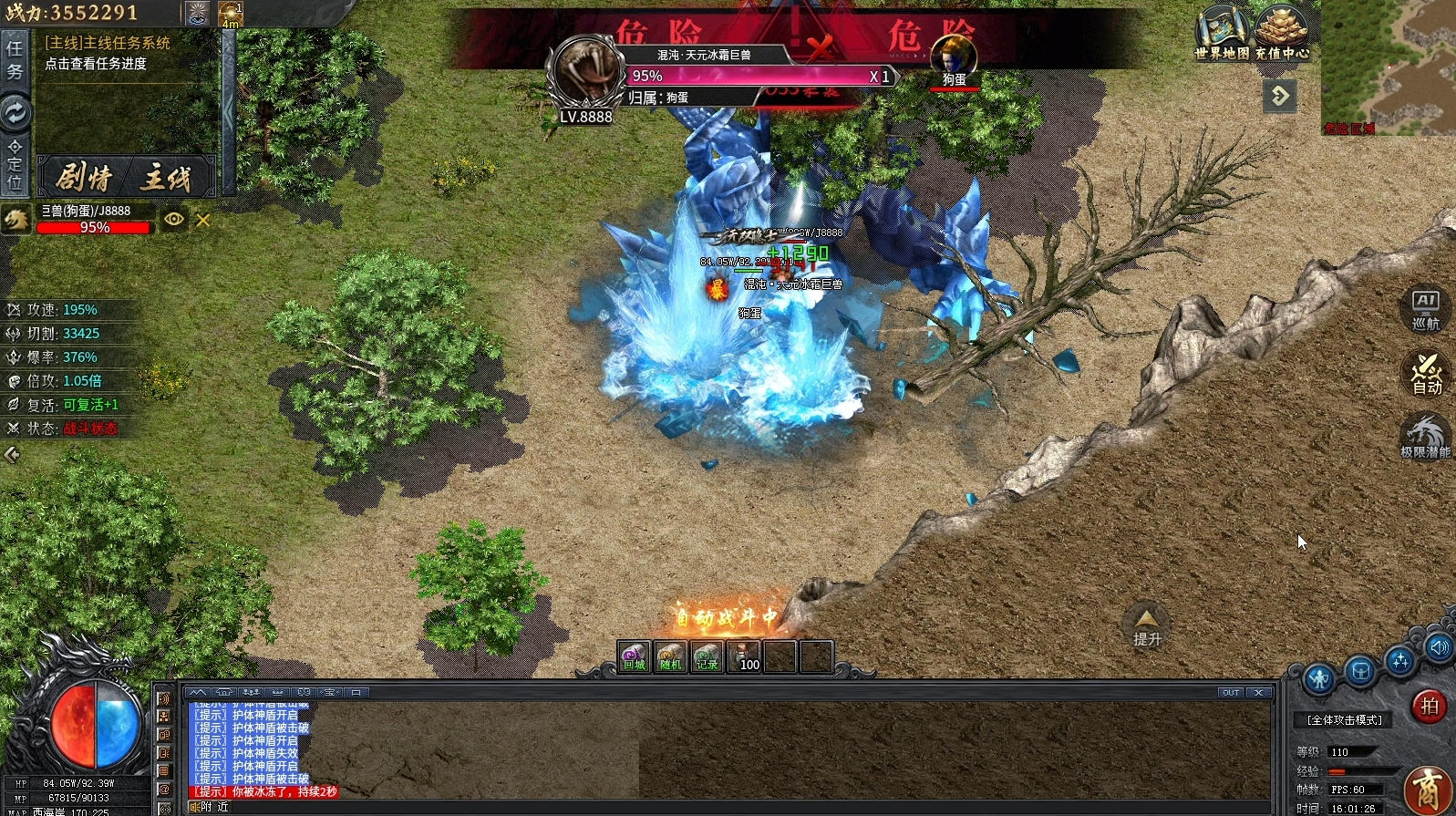
Task: Click the 提升 upgrade arrow
Action: tap(1146, 625)
